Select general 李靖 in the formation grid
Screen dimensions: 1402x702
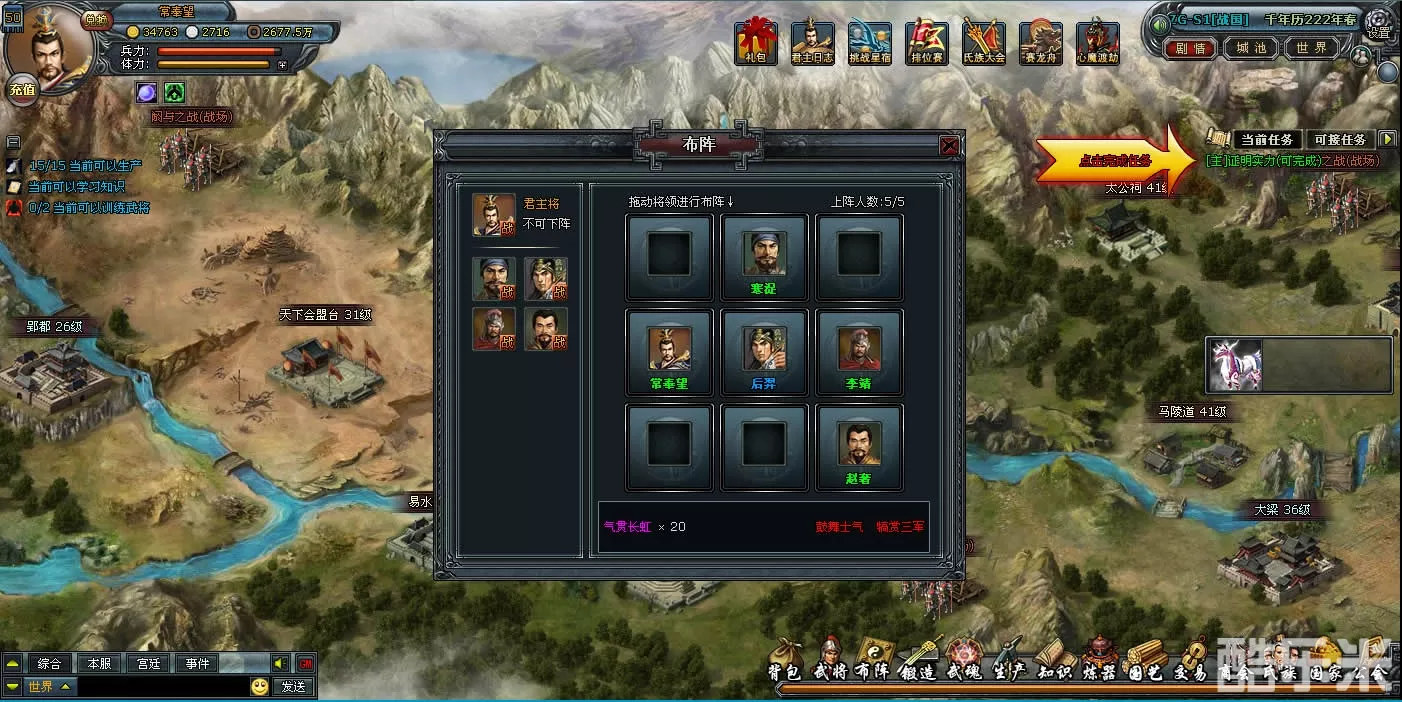[x=859, y=351]
